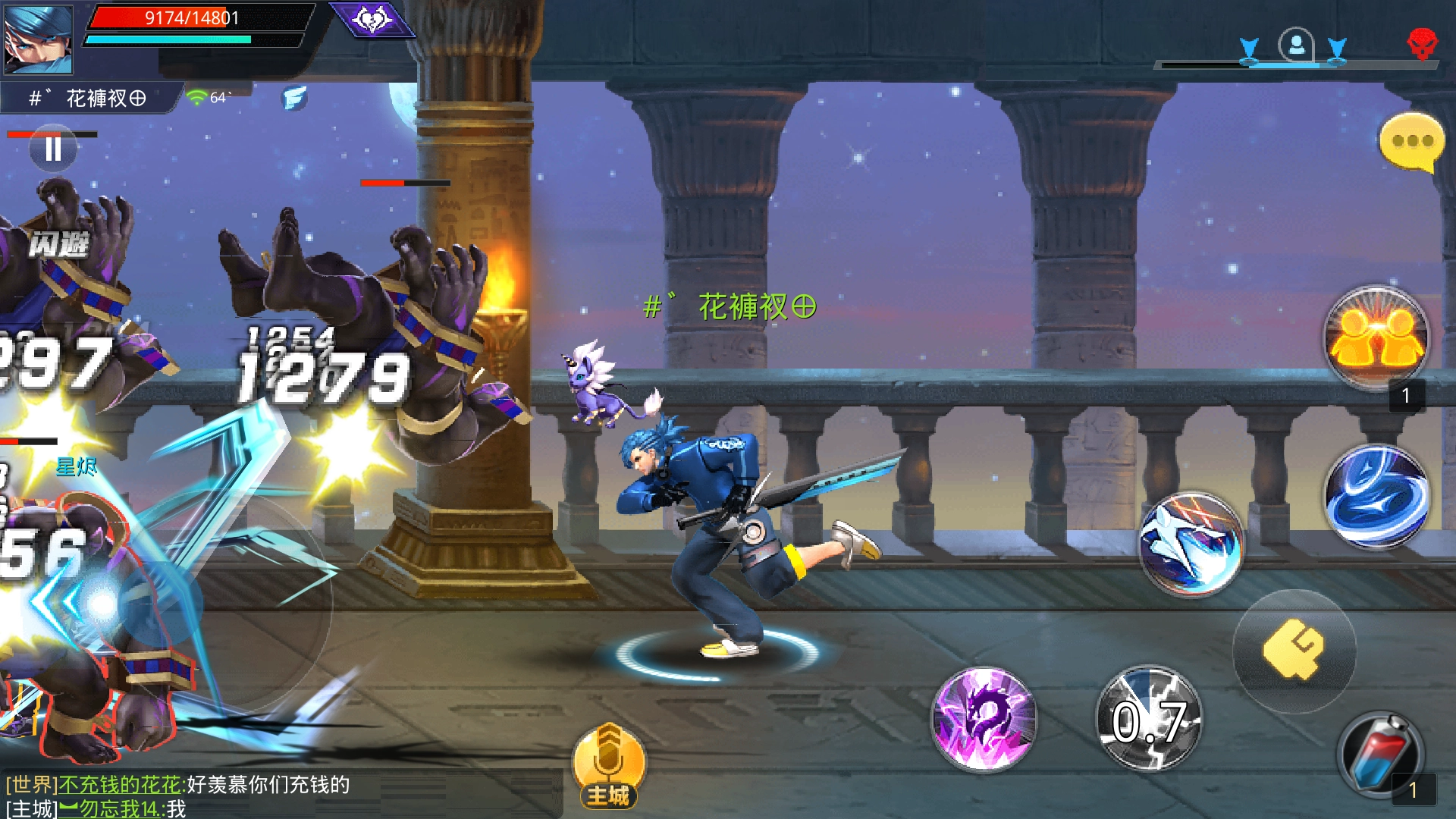Tap the lightning skill on cooldown

click(1149, 718)
